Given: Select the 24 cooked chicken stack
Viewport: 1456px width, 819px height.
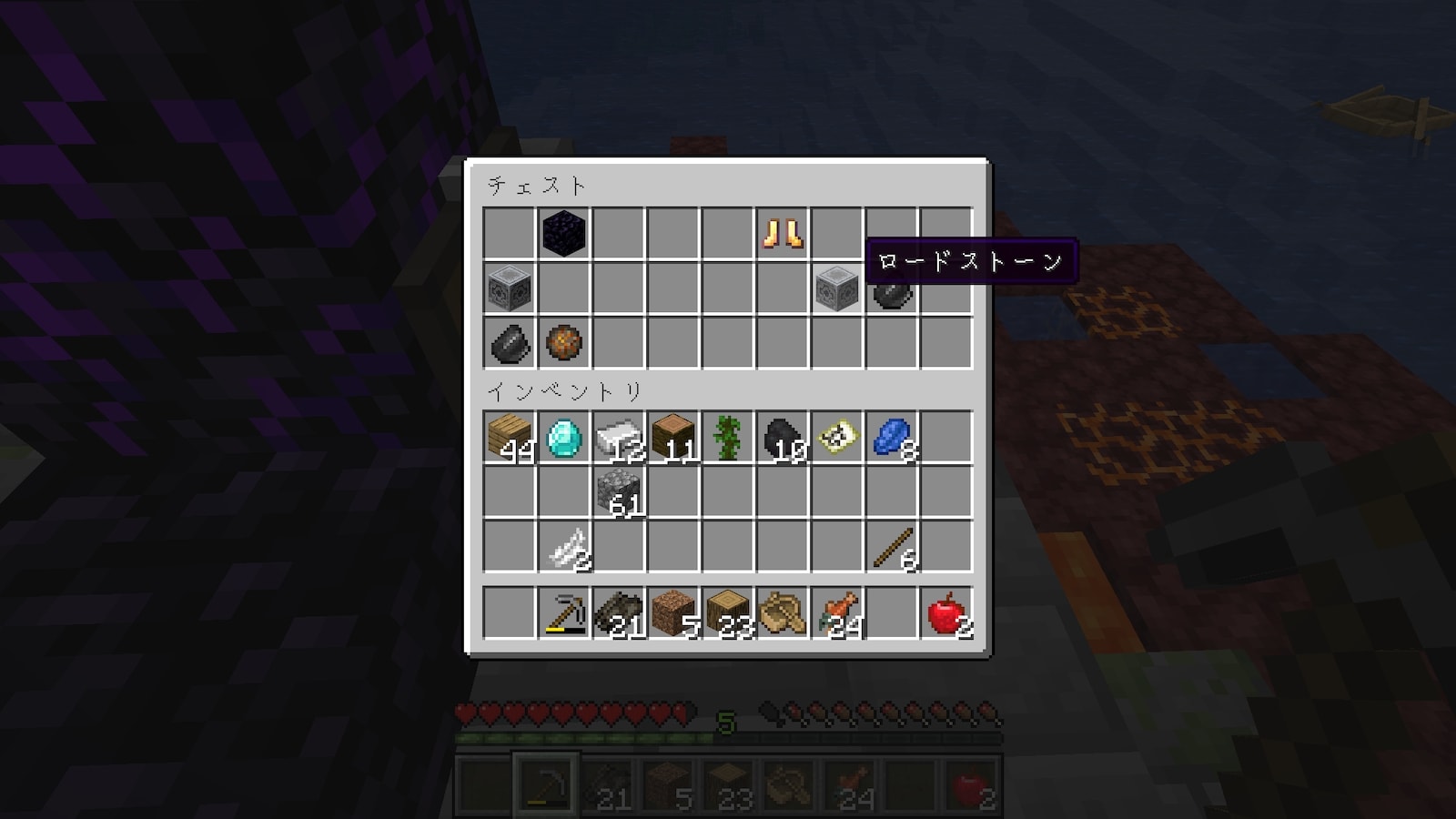Looking at the screenshot, I should (x=836, y=612).
